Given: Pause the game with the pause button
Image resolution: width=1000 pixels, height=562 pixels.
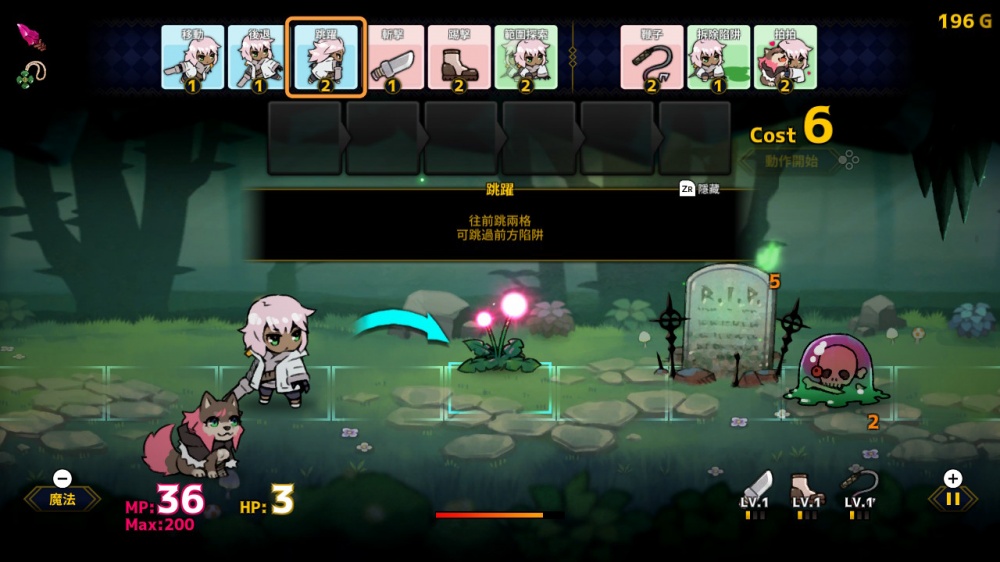Looking at the screenshot, I should (x=952, y=498).
